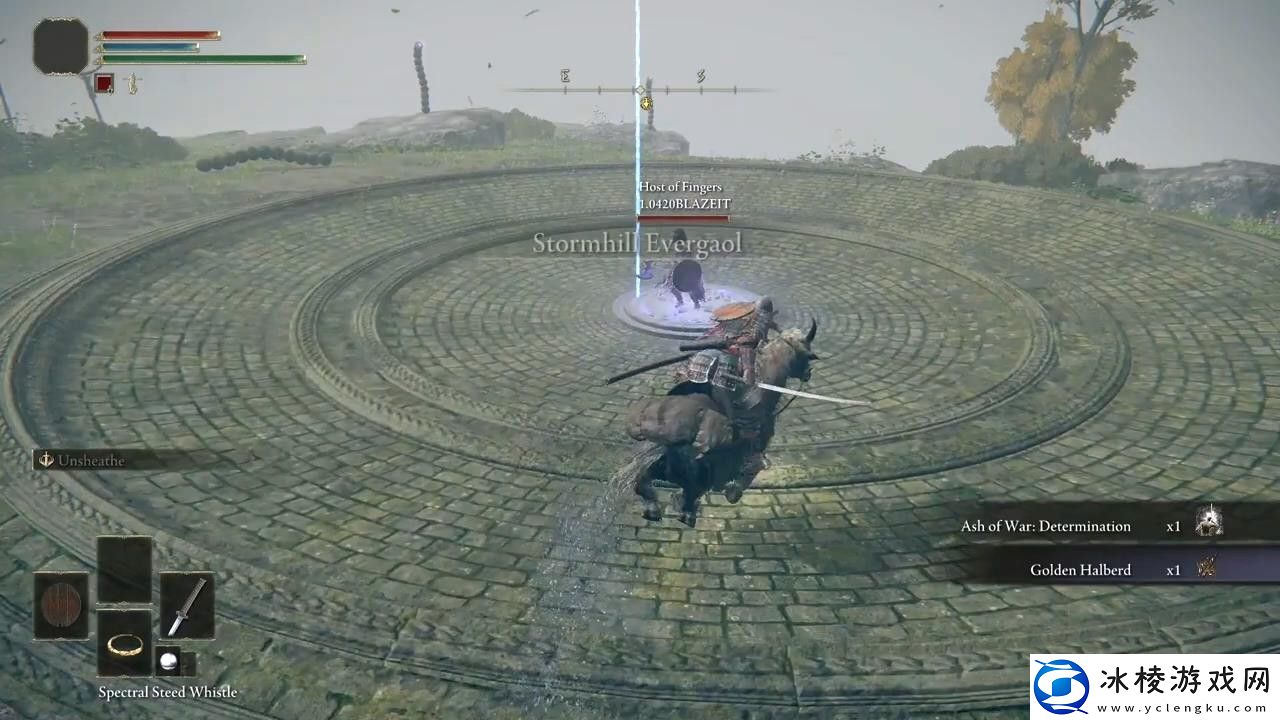
Task: Click the green stamina bar
Action: 200,58
